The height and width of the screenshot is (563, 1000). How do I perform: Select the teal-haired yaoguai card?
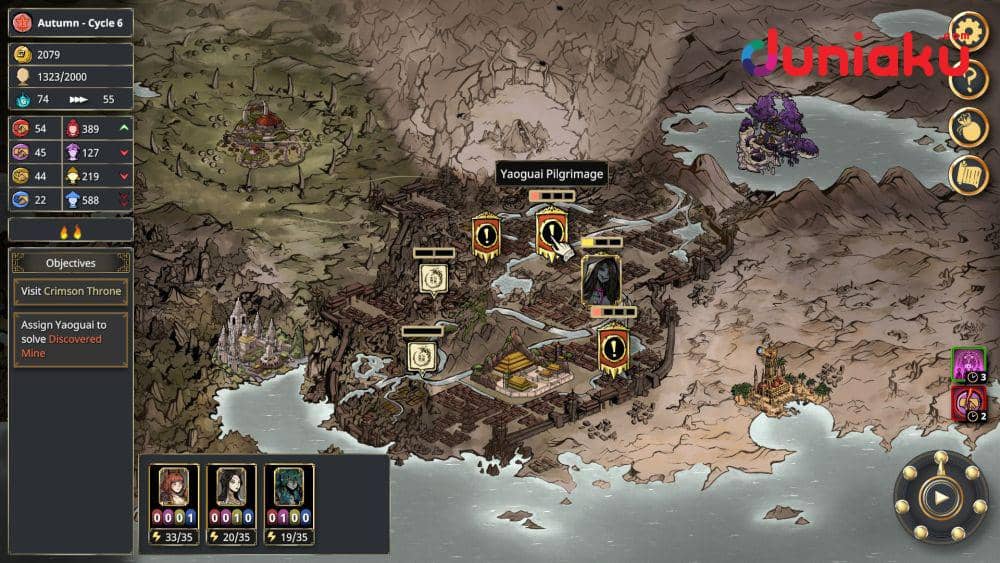click(x=289, y=488)
